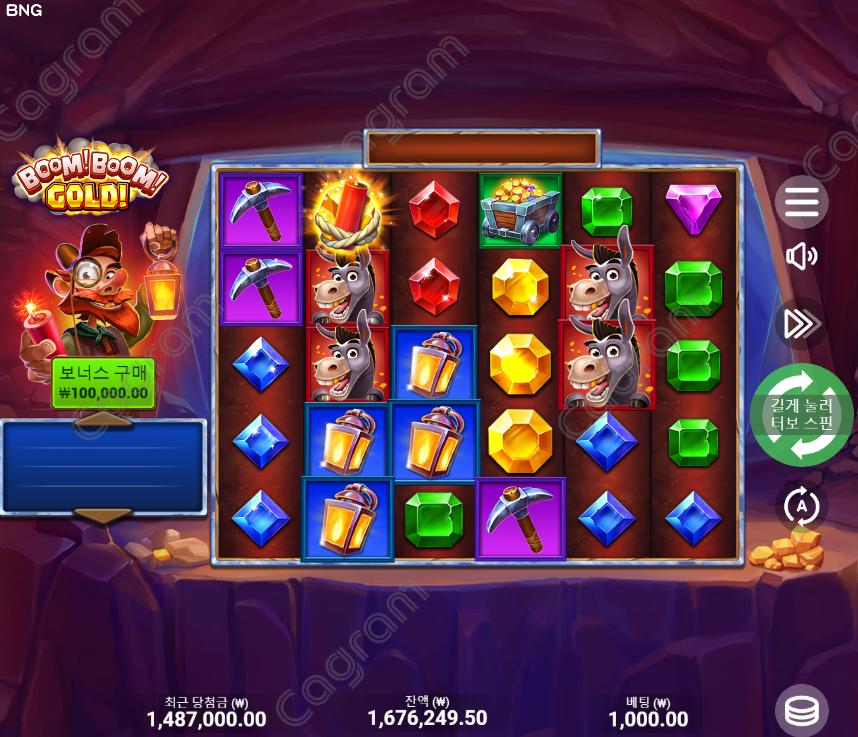Open the coin stack bet settings
The image size is (858, 737).
[801, 710]
